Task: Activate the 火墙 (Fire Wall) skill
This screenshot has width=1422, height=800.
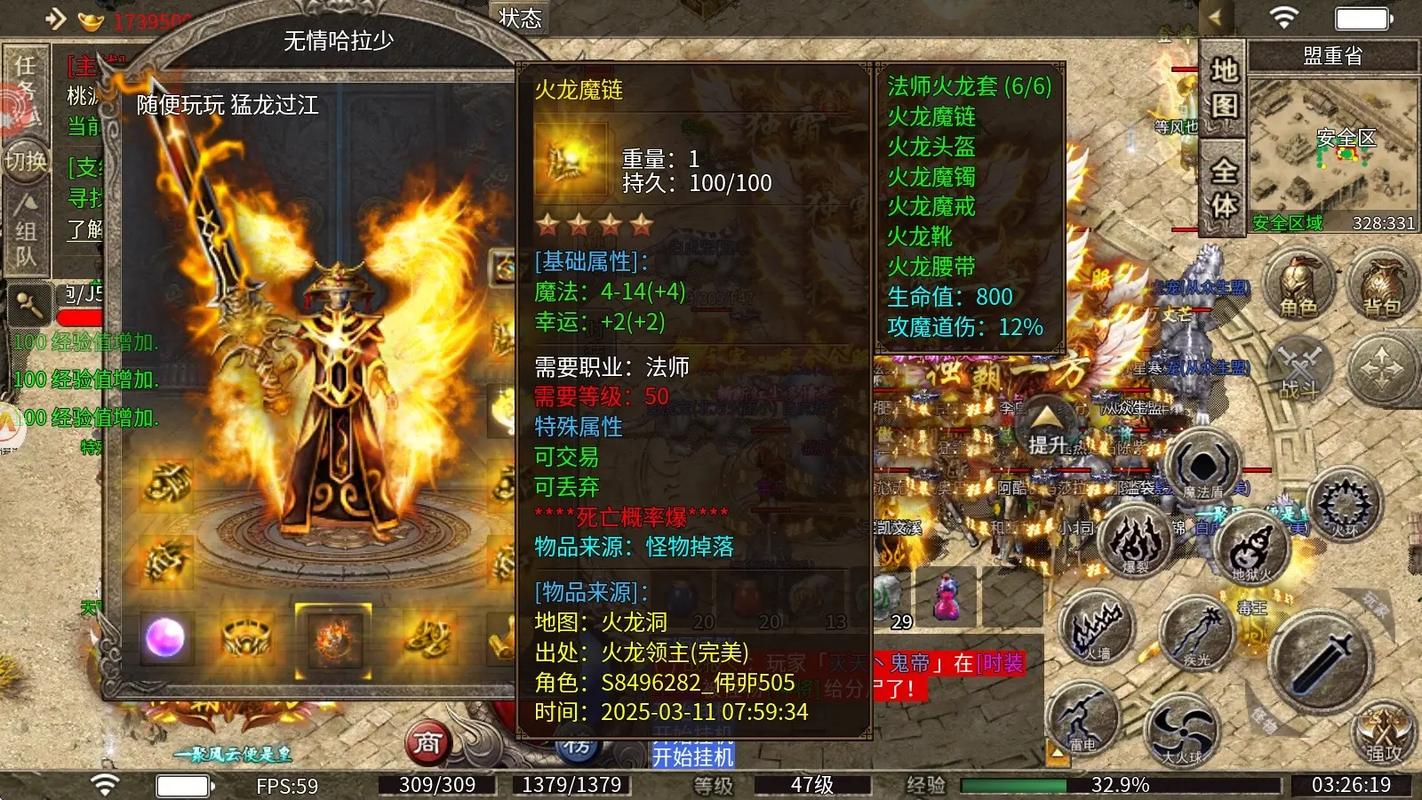Action: pyautogui.click(x=1093, y=626)
